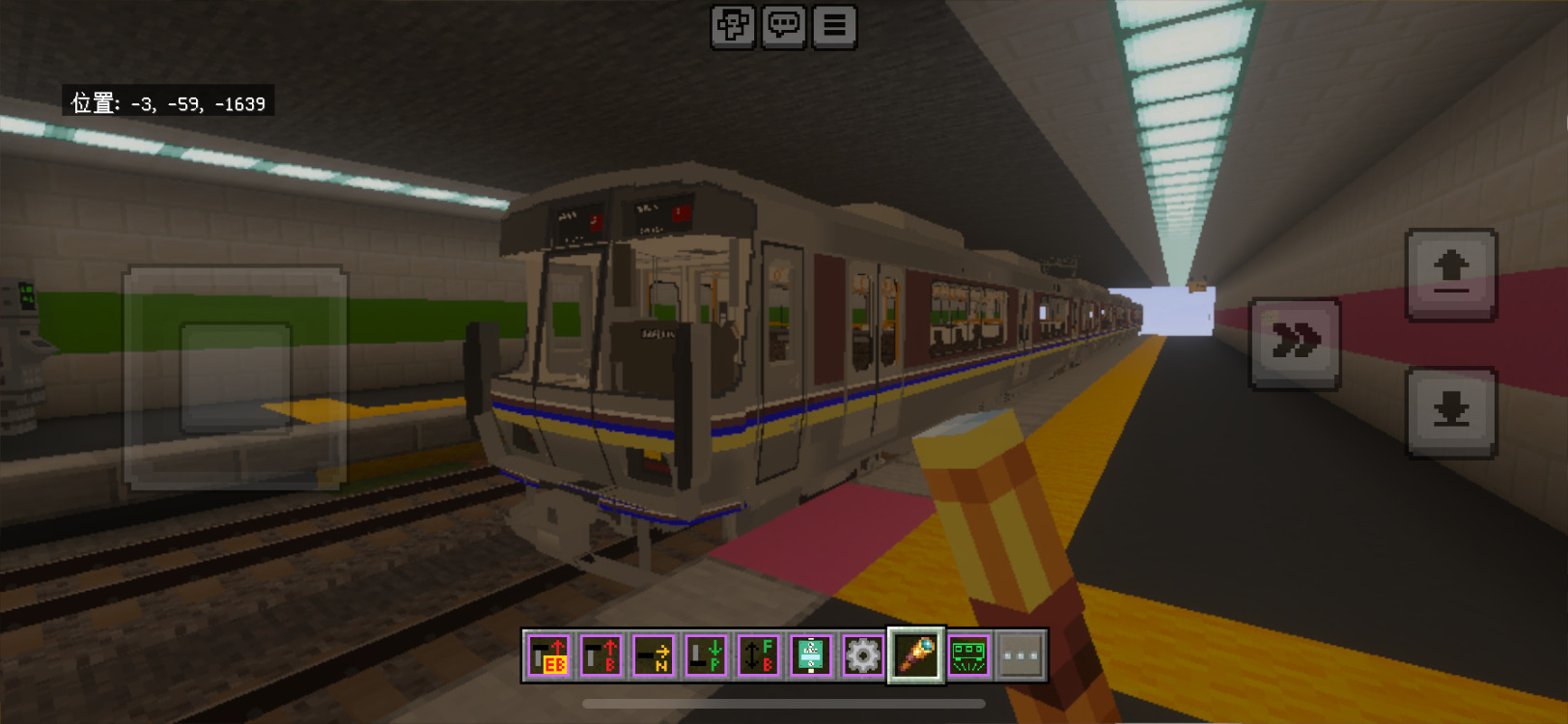Select the spyglass hotbar slot
The height and width of the screenshot is (724, 1568).
pyautogui.click(x=916, y=655)
